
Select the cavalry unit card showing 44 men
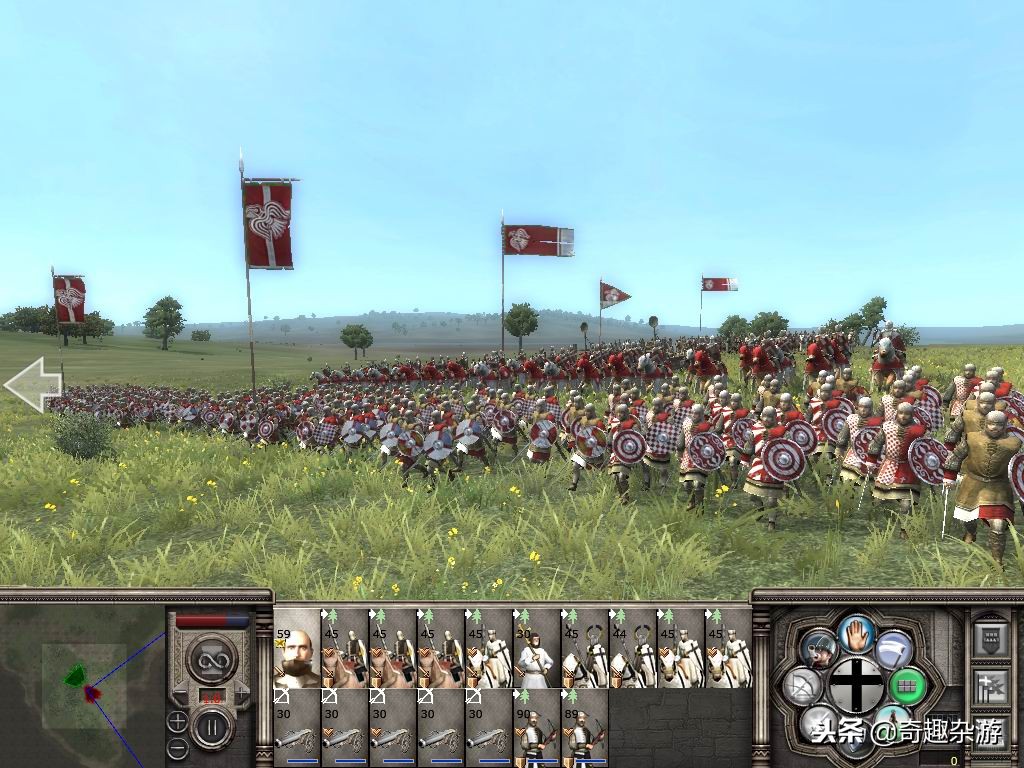pos(633,648)
